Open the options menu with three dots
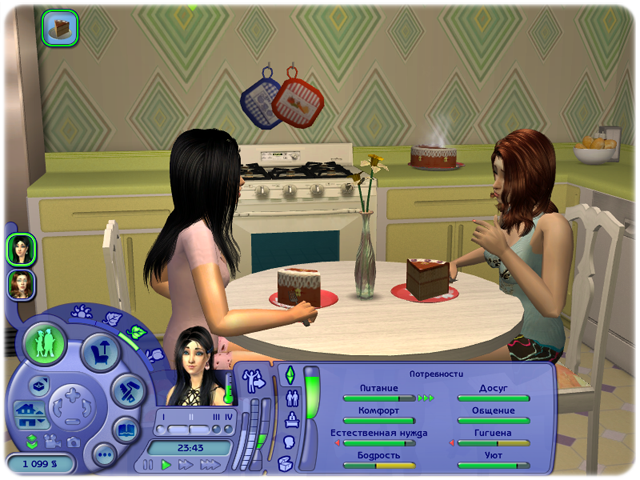This screenshot has width=640, height=480. click(x=104, y=455)
